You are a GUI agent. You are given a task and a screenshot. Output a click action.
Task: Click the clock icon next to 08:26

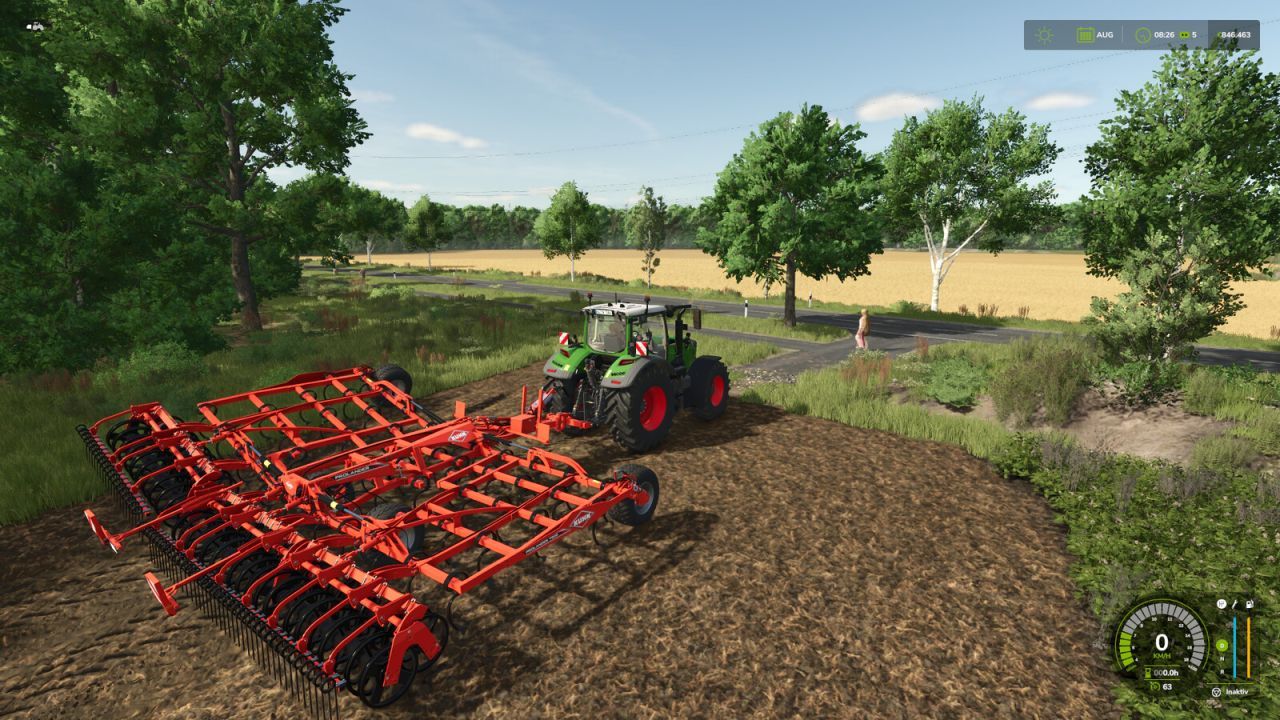point(1143,35)
